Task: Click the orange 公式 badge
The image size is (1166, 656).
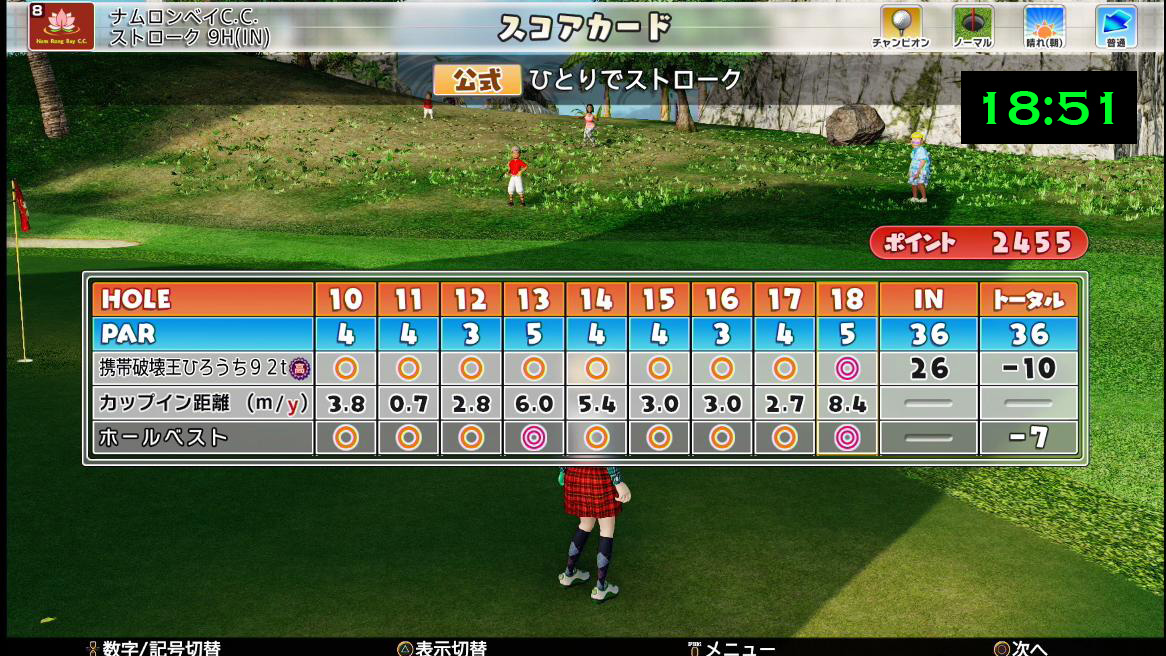Action: (478, 80)
